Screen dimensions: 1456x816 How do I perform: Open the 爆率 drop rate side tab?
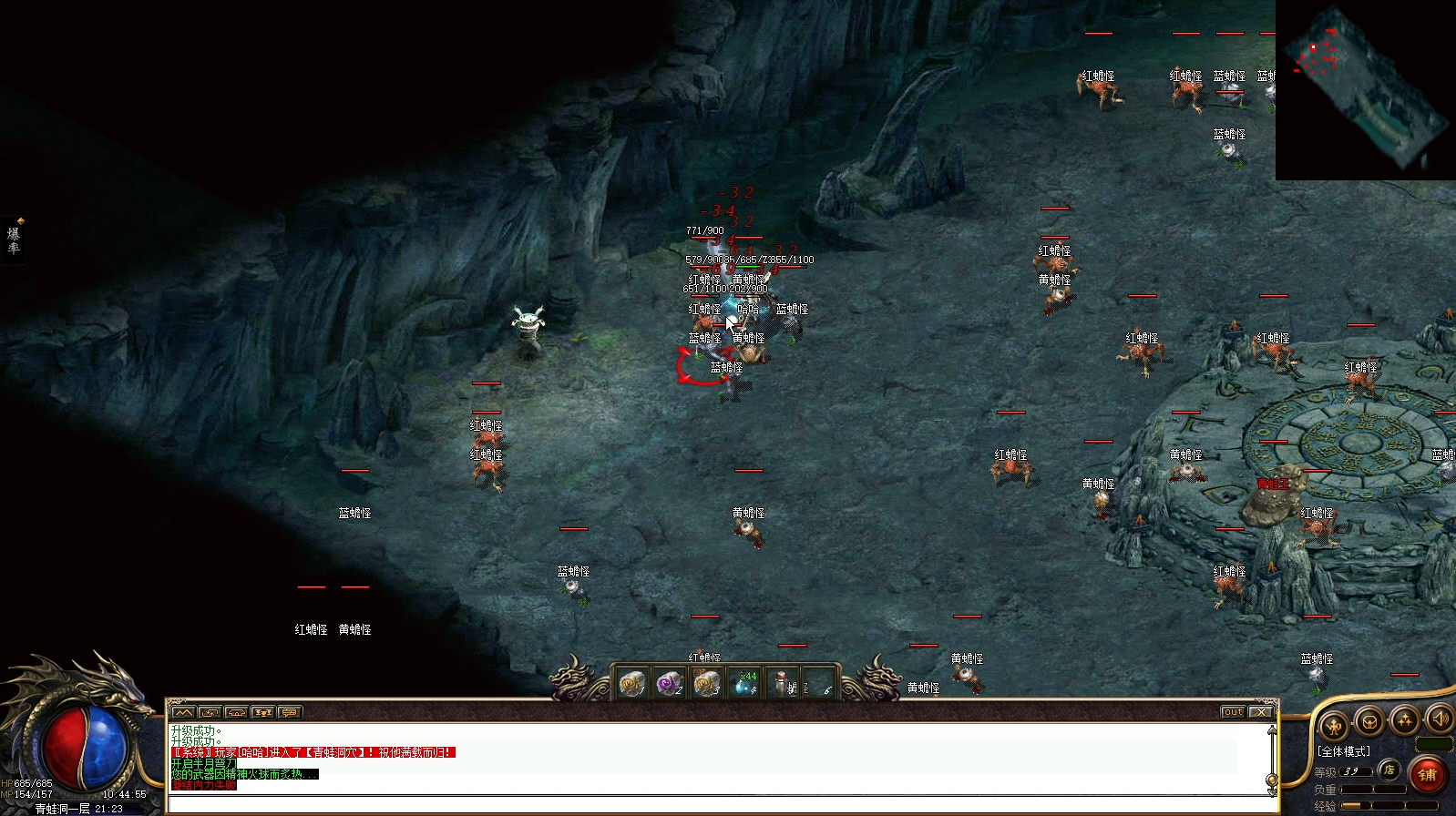pos(14,240)
